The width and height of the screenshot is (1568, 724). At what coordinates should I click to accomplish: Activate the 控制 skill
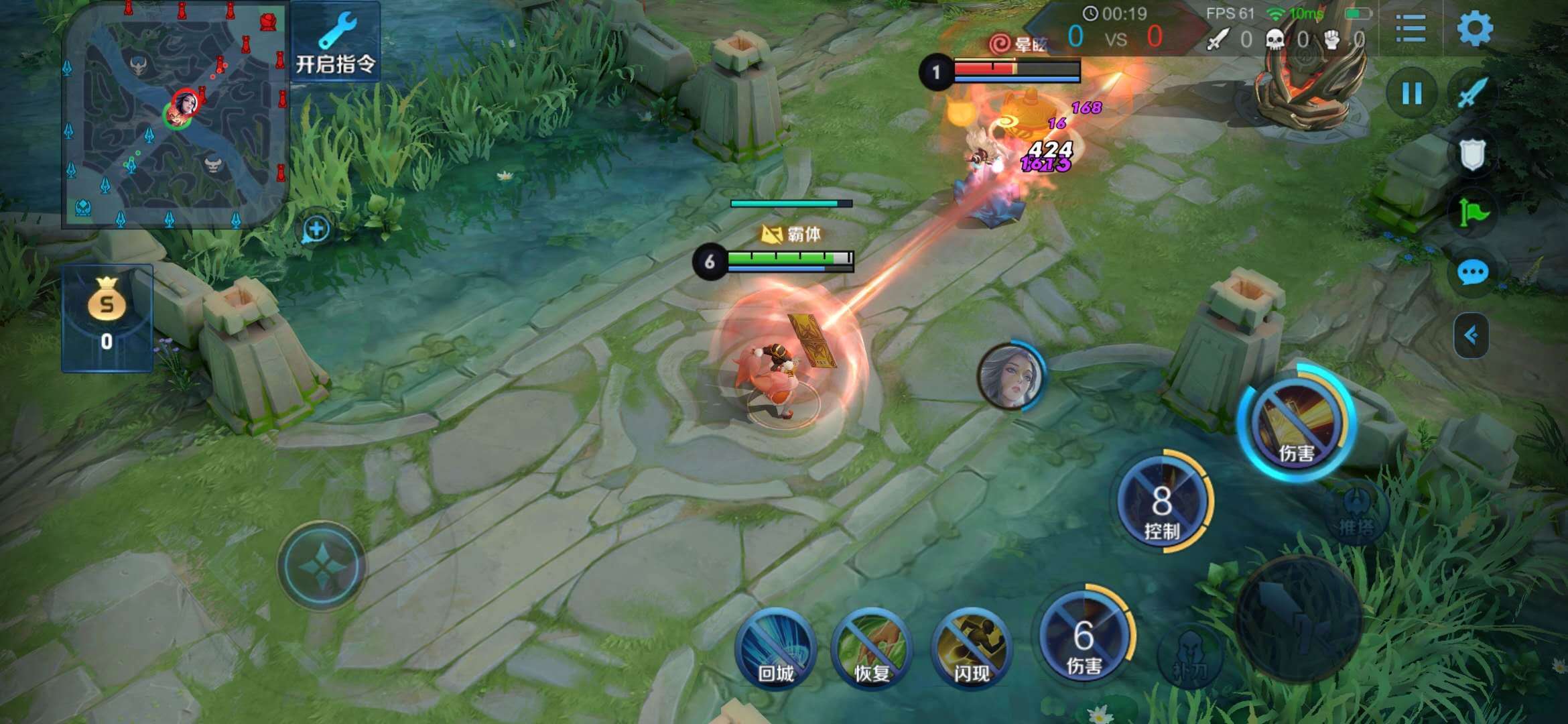[x=1163, y=501]
